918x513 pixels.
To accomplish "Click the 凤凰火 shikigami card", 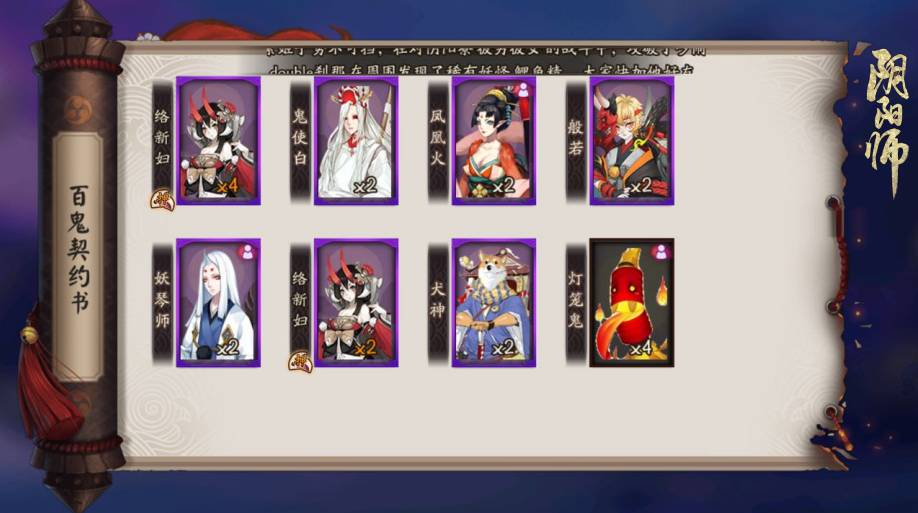I will pos(493,141).
